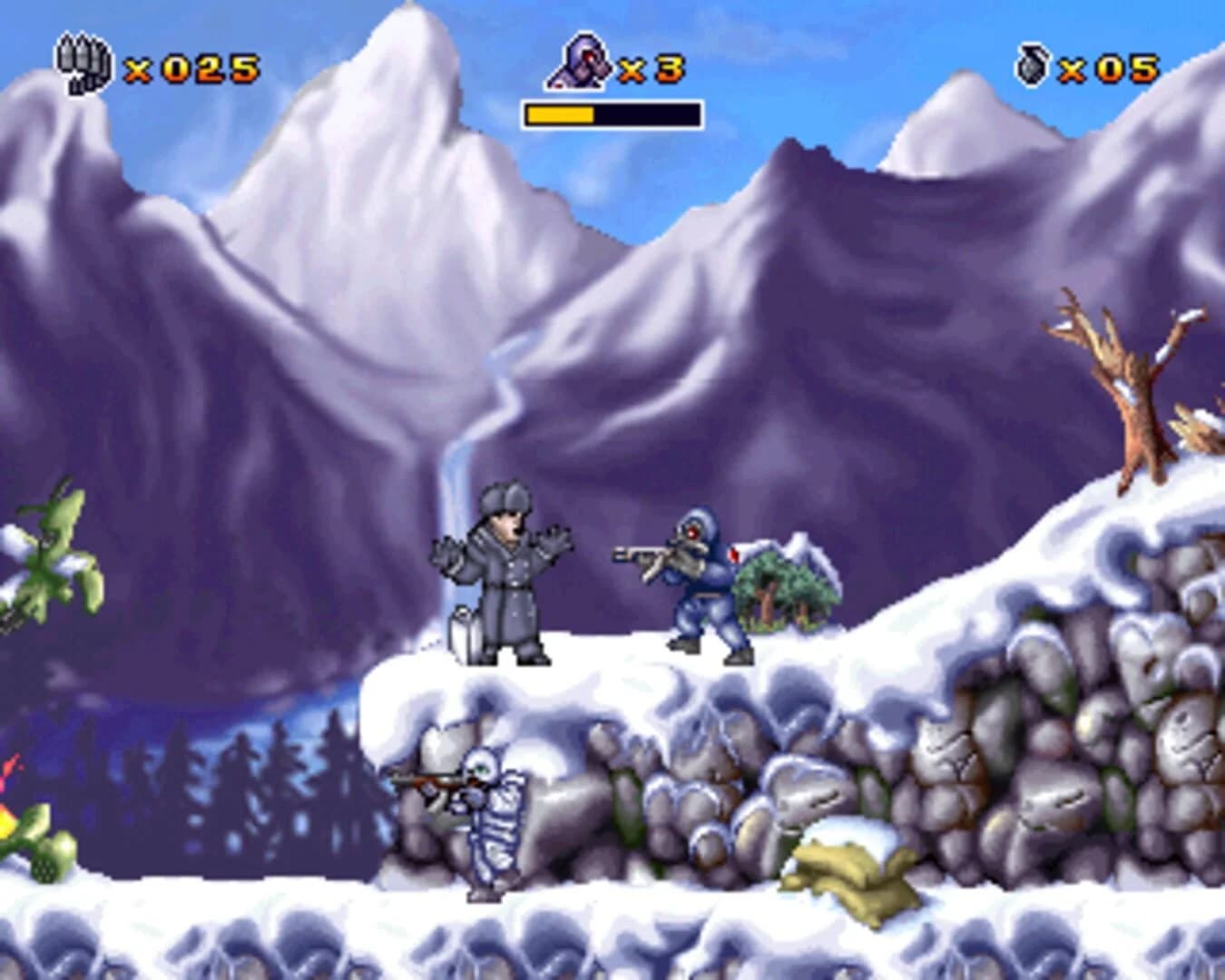
Task: Select the bullet clip ammo icon
Action: (x=83, y=64)
